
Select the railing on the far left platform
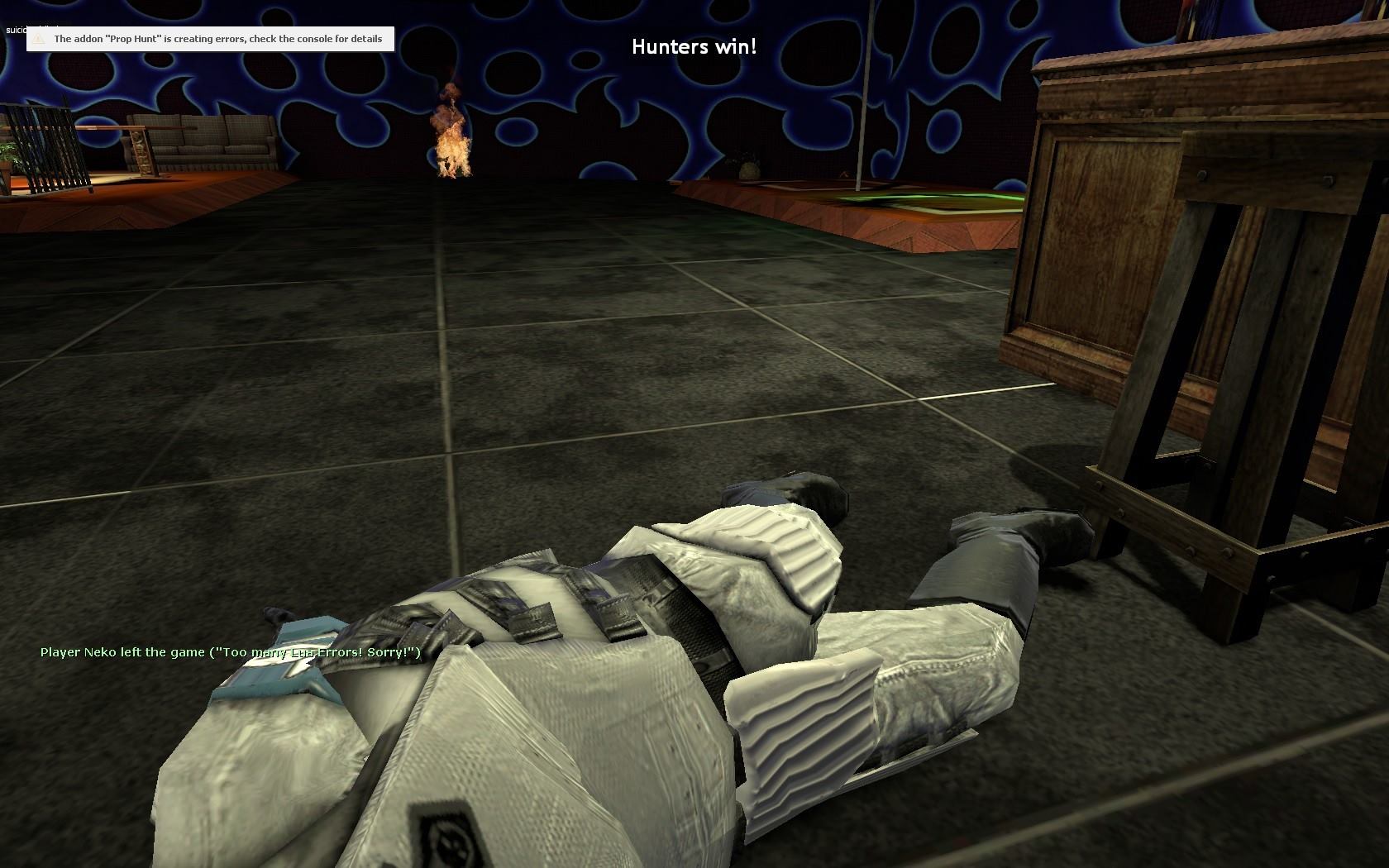(x=50, y=145)
